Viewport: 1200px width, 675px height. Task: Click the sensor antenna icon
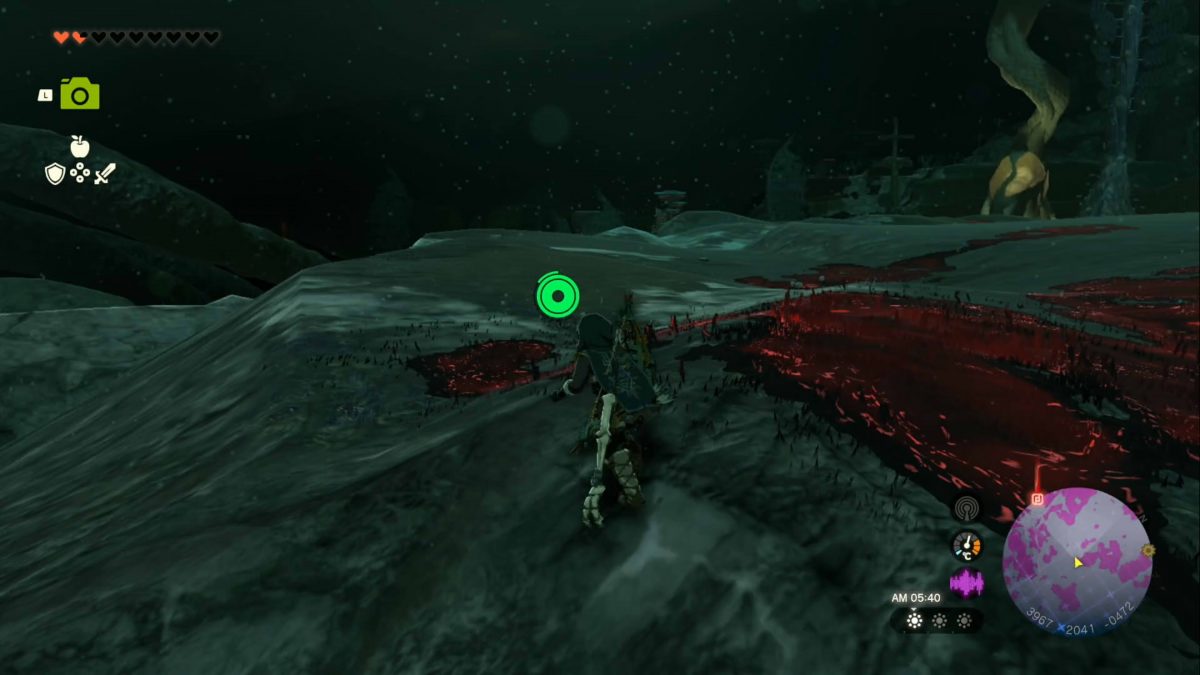966,508
